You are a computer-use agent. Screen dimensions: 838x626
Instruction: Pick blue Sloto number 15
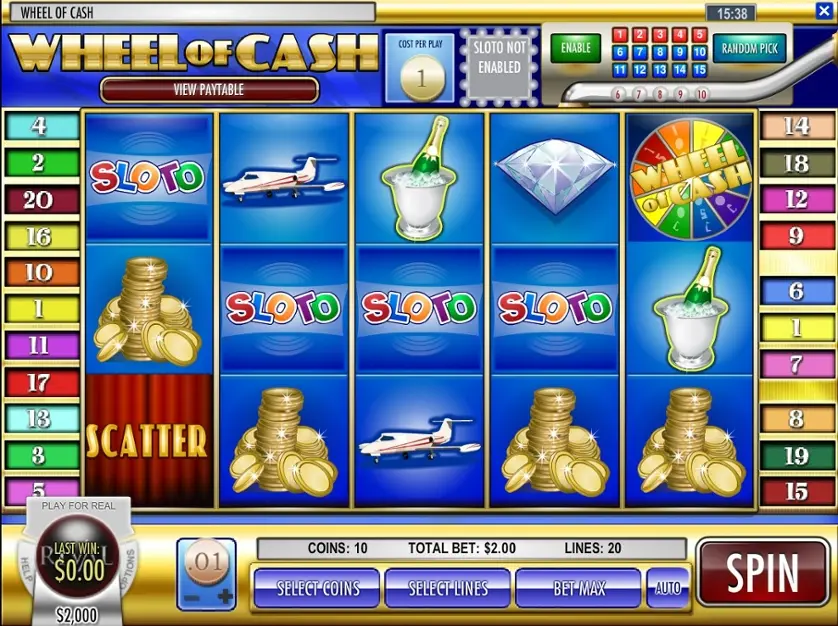pyautogui.click(x=699, y=70)
